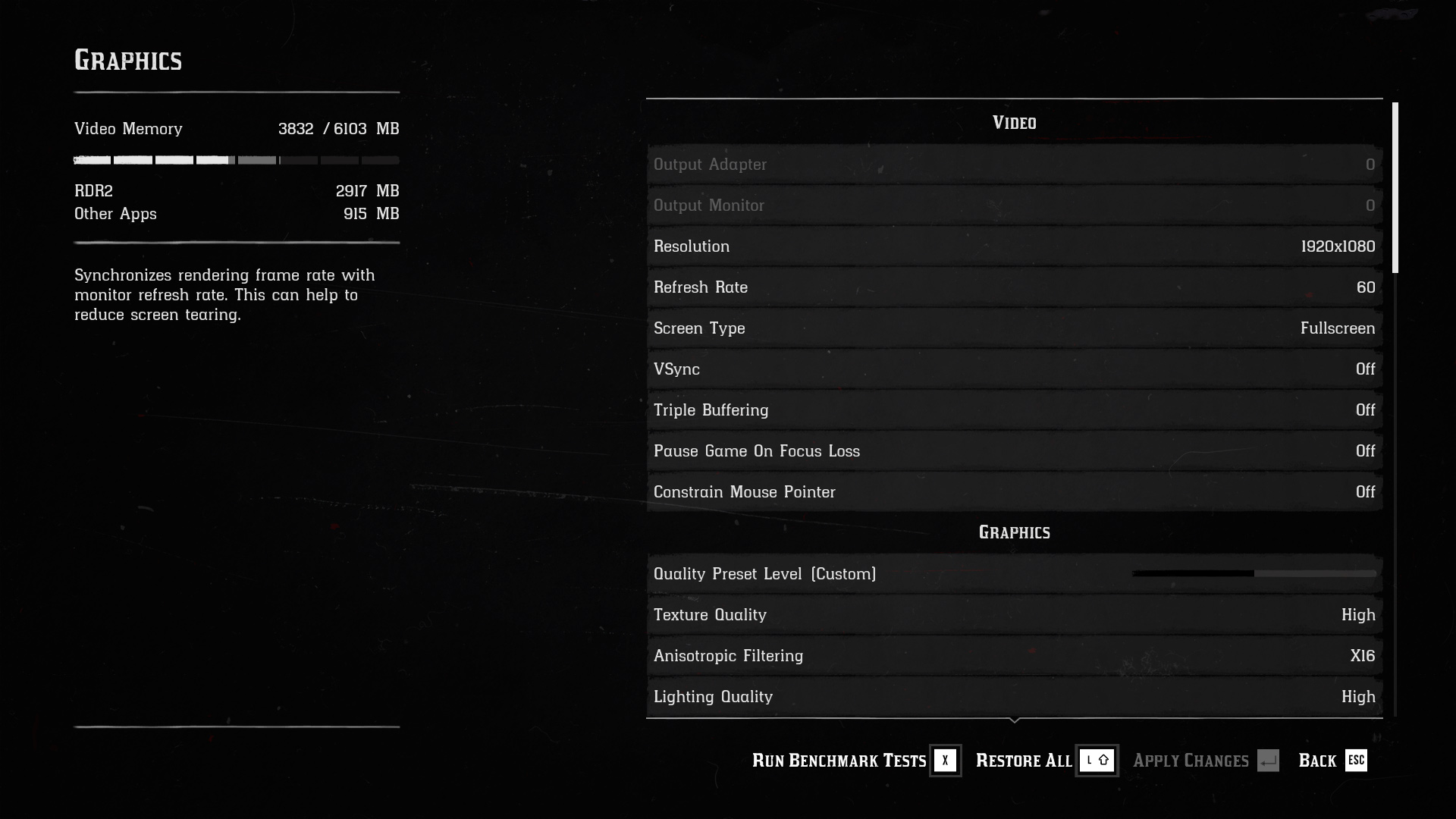Select the Lighting Quality option
The image size is (1456, 819).
pyautogui.click(x=1014, y=697)
